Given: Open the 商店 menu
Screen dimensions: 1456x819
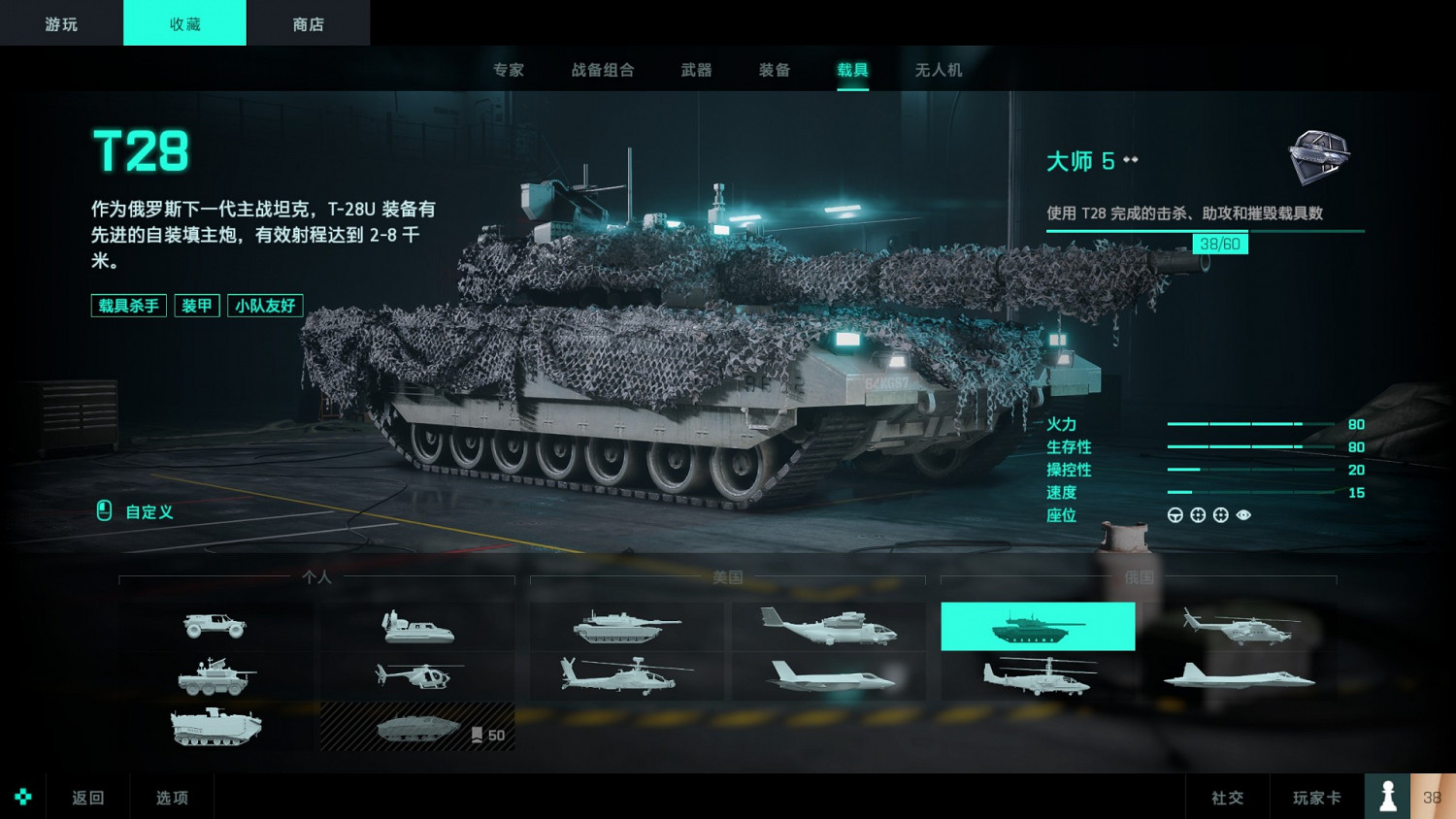Looking at the screenshot, I should (308, 22).
